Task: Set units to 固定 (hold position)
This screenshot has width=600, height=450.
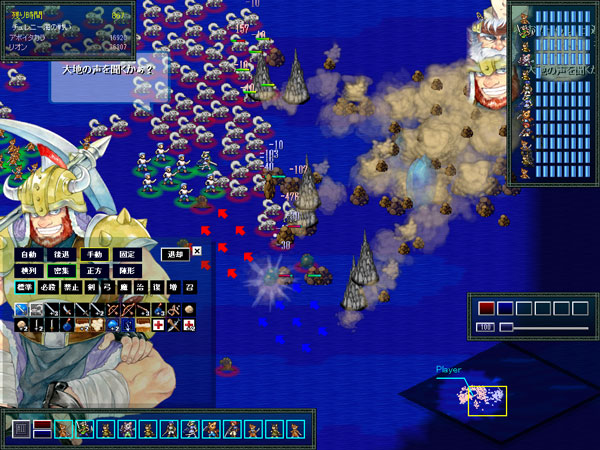Action: point(125,254)
